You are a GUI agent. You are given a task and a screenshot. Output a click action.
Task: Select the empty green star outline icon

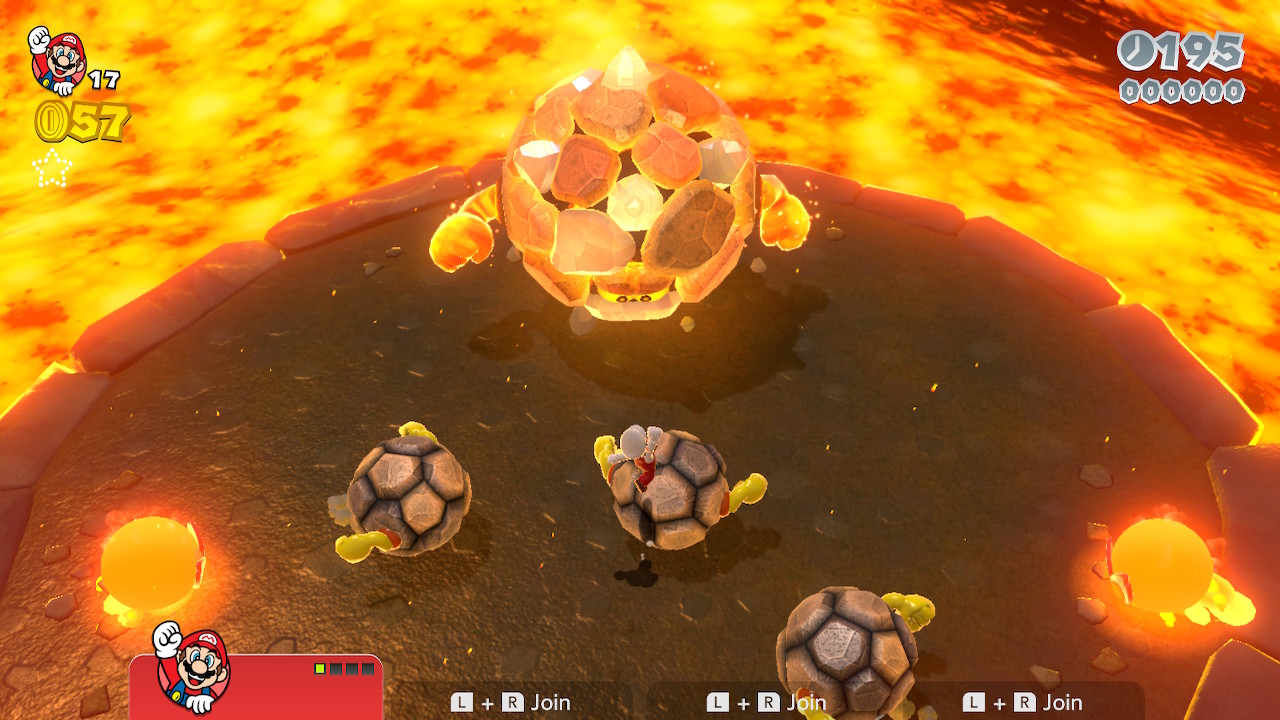pyautogui.click(x=52, y=168)
